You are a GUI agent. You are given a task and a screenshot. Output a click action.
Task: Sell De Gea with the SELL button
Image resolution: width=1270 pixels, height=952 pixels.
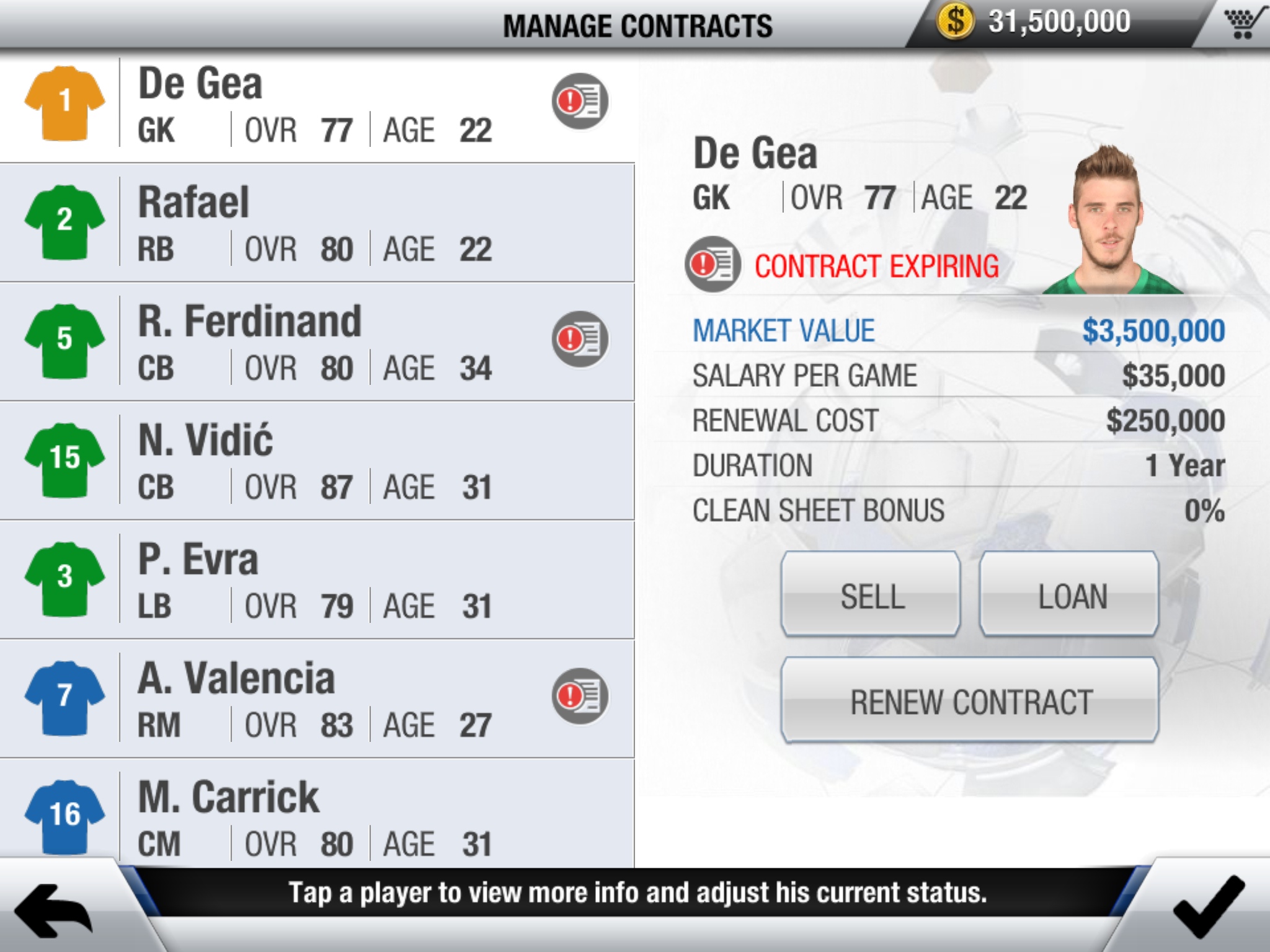(871, 595)
